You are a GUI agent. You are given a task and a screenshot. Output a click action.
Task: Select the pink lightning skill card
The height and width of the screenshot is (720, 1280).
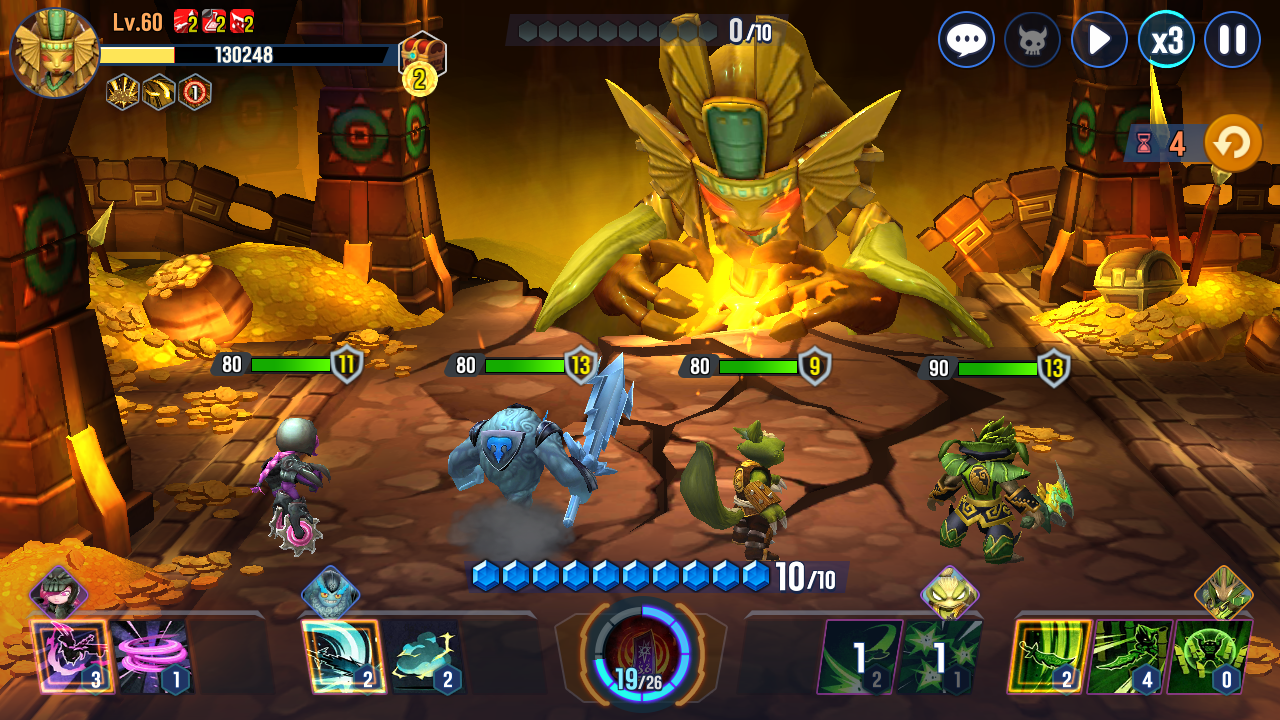(70, 655)
